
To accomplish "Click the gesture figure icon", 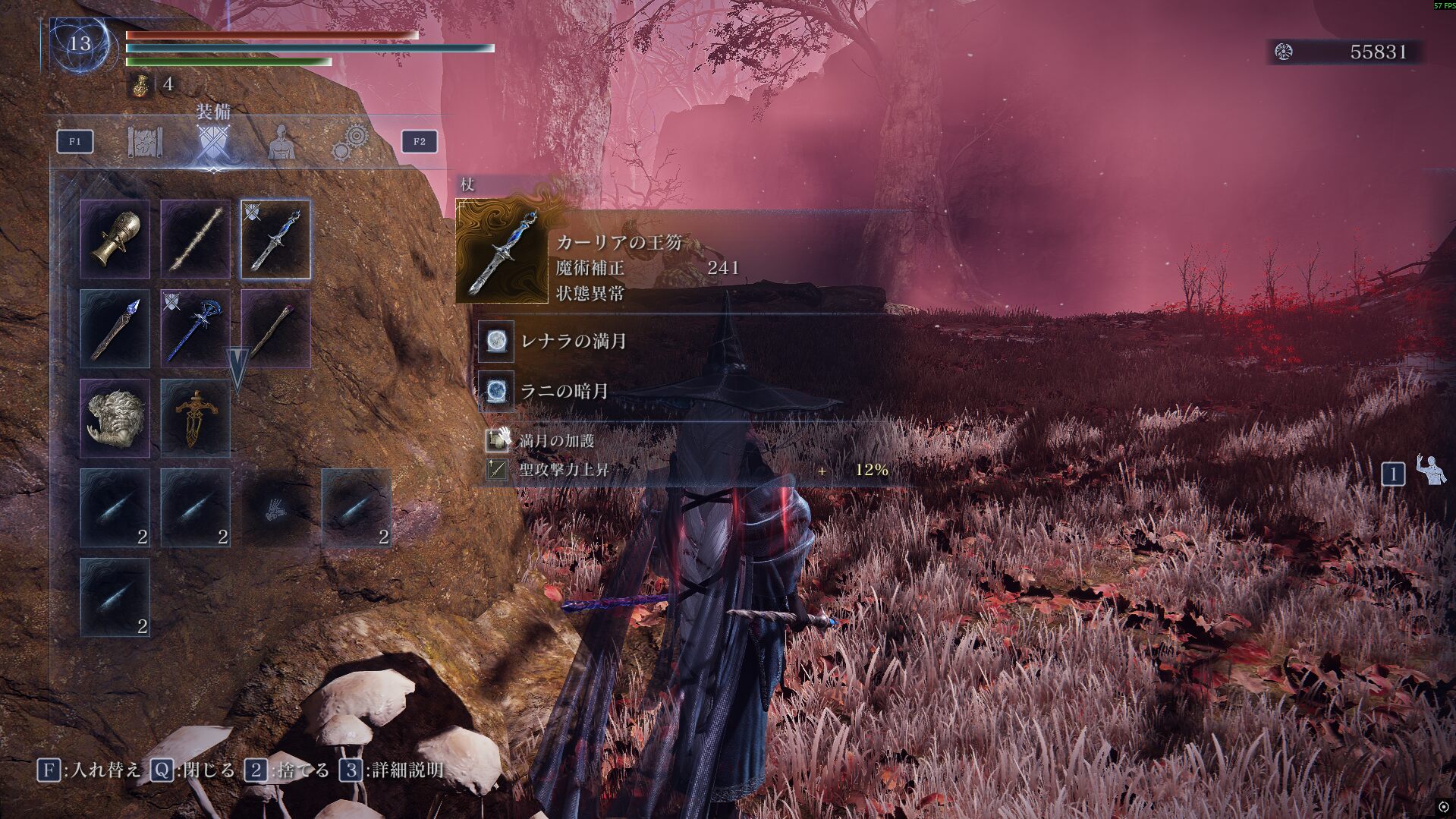I will (x=1430, y=471).
